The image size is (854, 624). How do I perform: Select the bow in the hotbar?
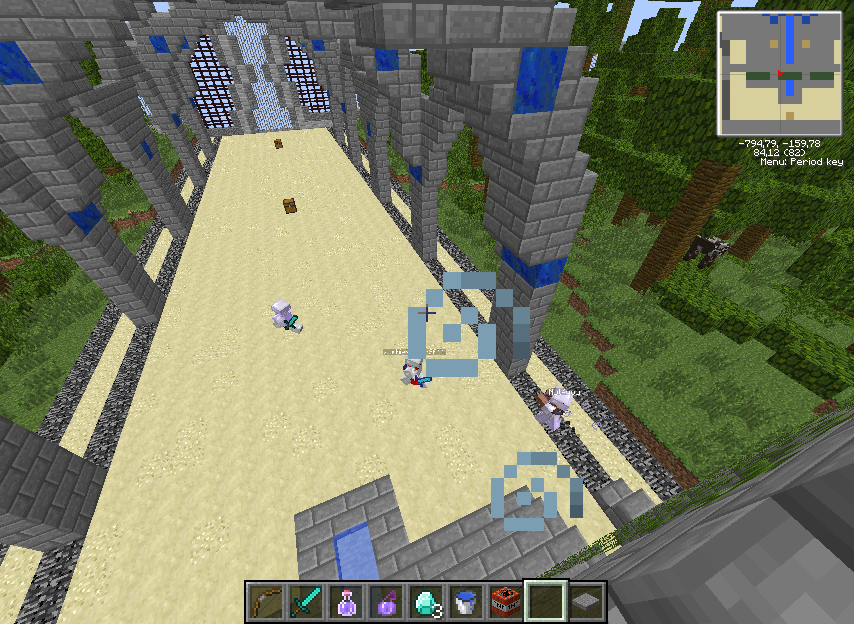[265, 601]
